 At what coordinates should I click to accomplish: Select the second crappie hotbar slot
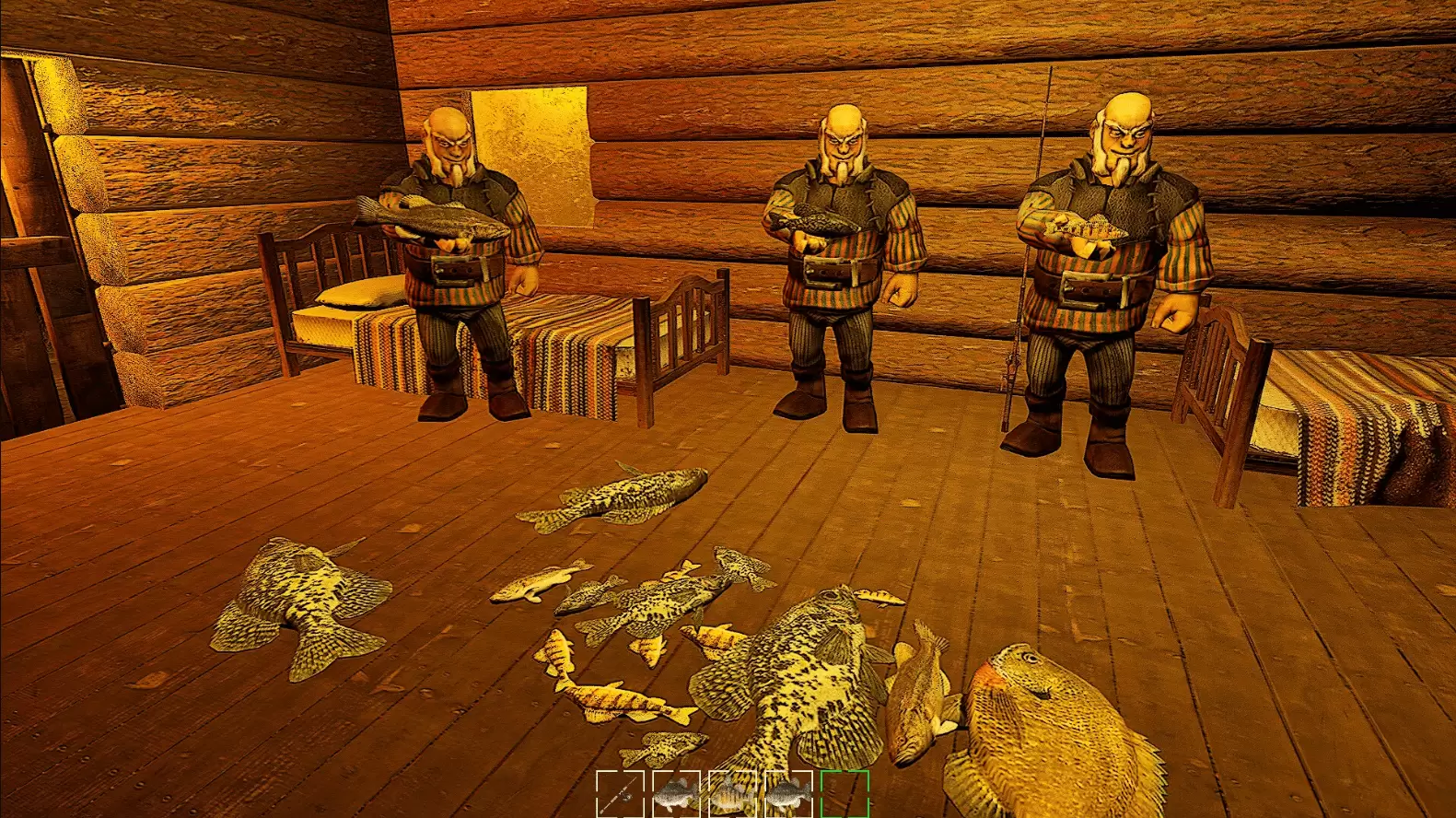tap(789, 794)
